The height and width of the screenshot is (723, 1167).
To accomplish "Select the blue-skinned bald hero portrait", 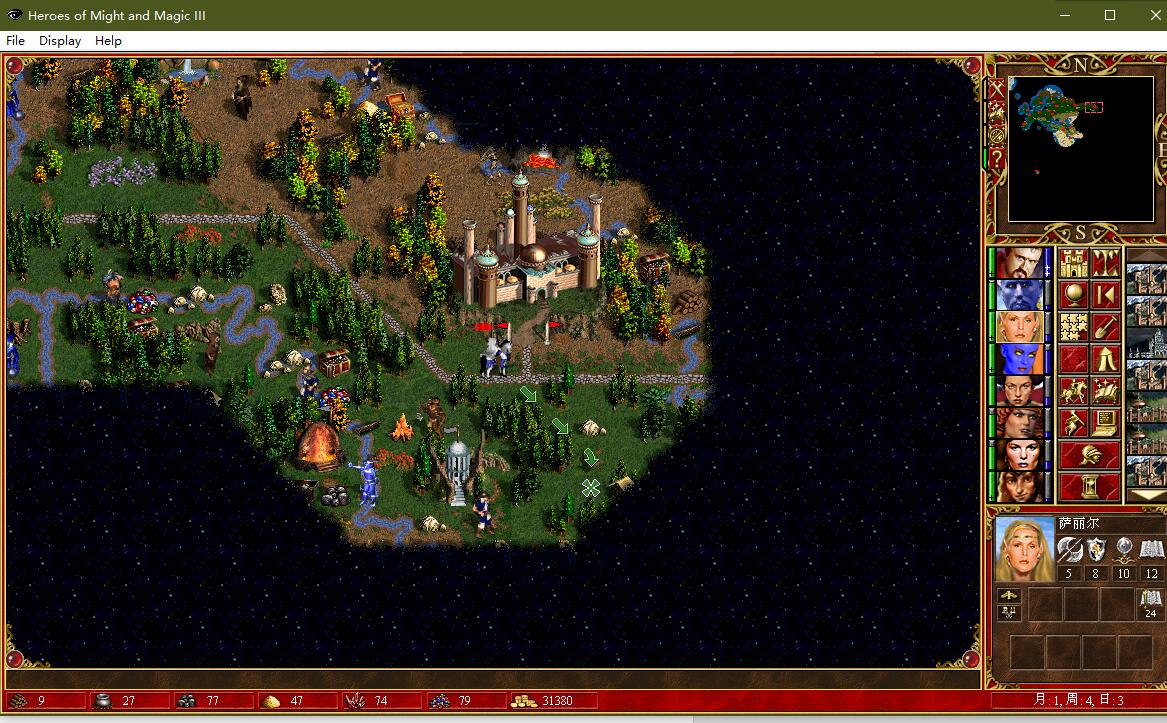I will click(1020, 296).
